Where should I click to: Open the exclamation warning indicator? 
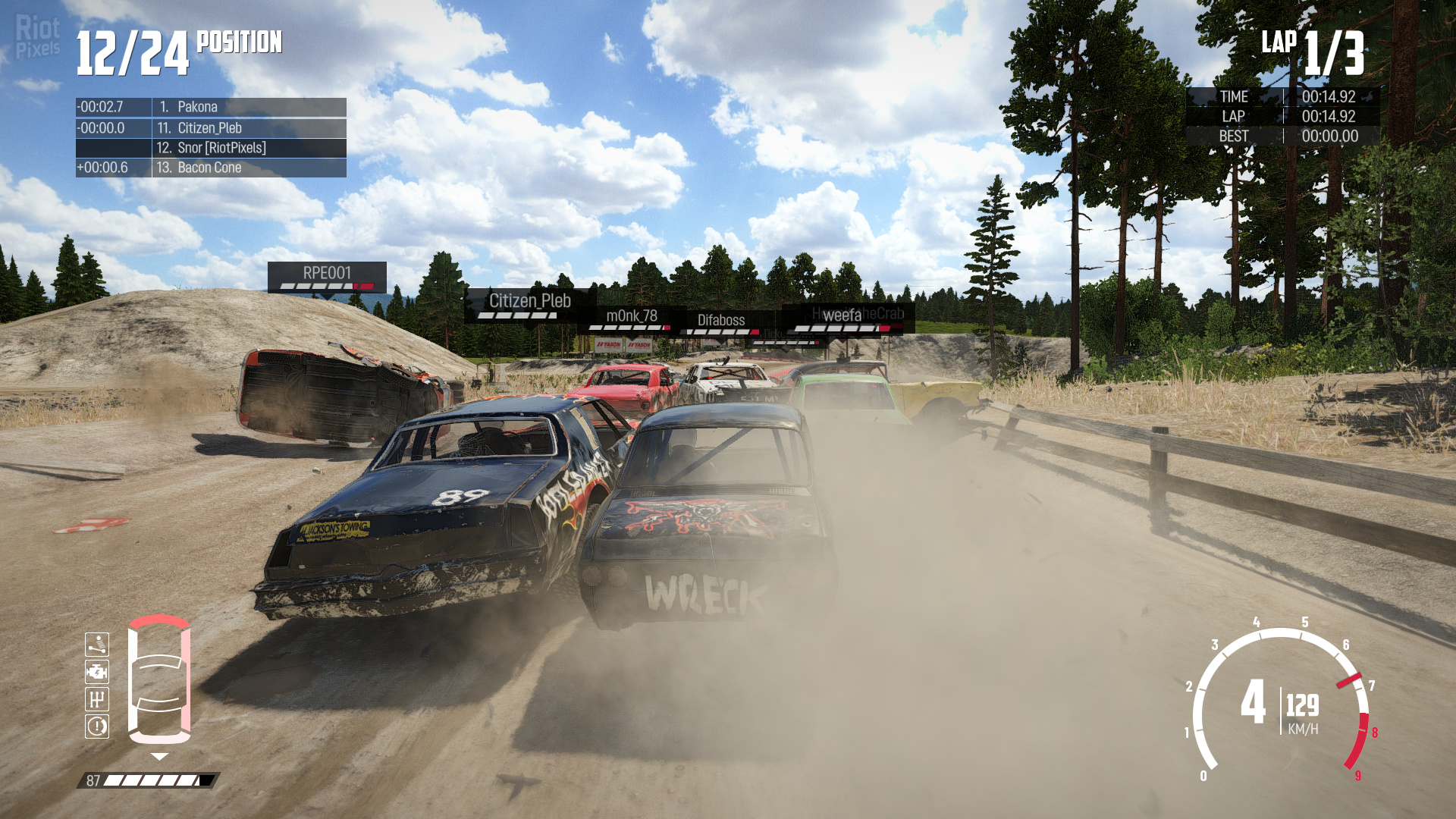[x=97, y=726]
